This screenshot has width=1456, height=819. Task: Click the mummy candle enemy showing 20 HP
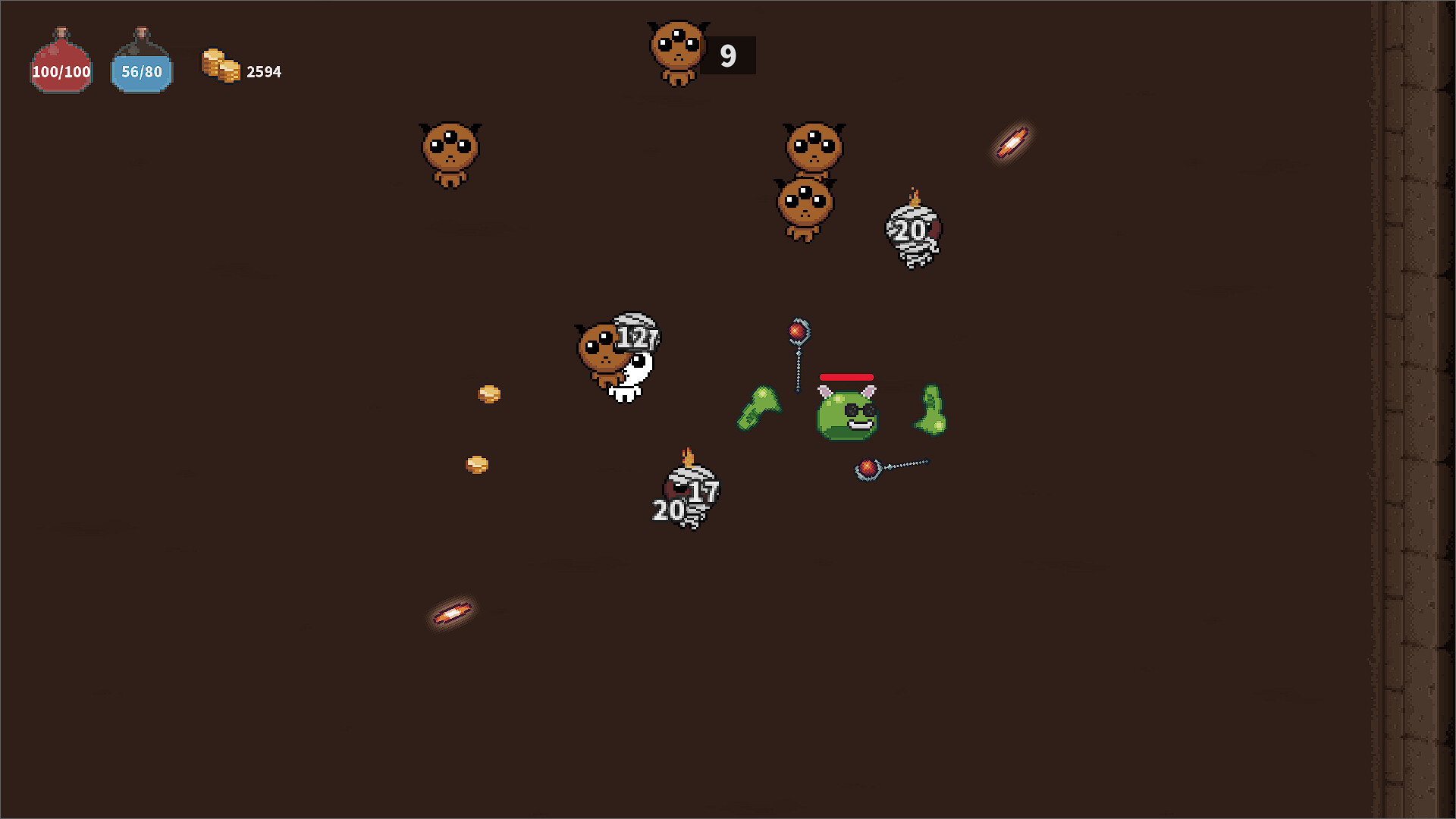pos(914,231)
